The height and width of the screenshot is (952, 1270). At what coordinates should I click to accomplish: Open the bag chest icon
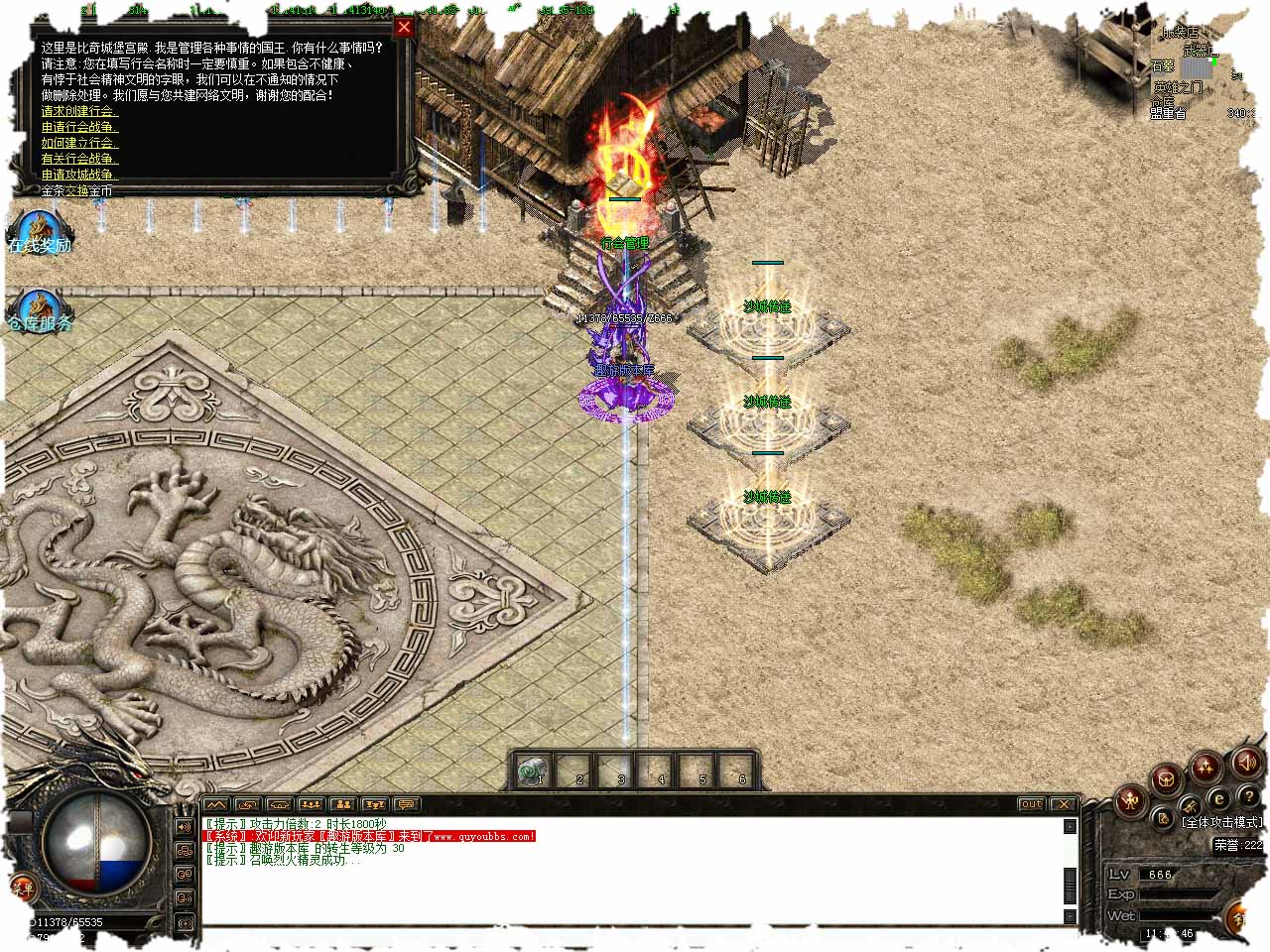[1167, 778]
